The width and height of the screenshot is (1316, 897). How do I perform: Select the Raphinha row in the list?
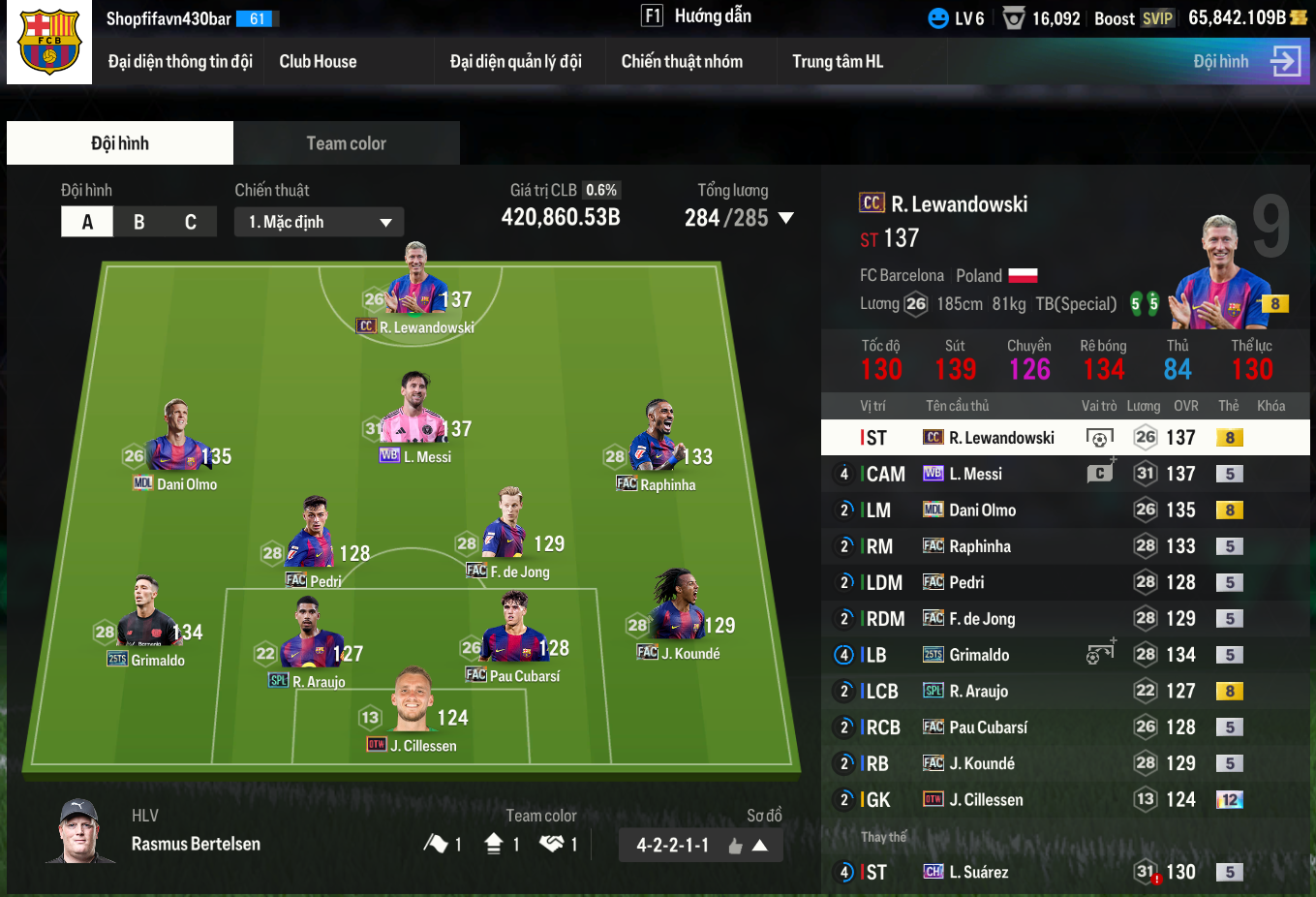(1065, 546)
